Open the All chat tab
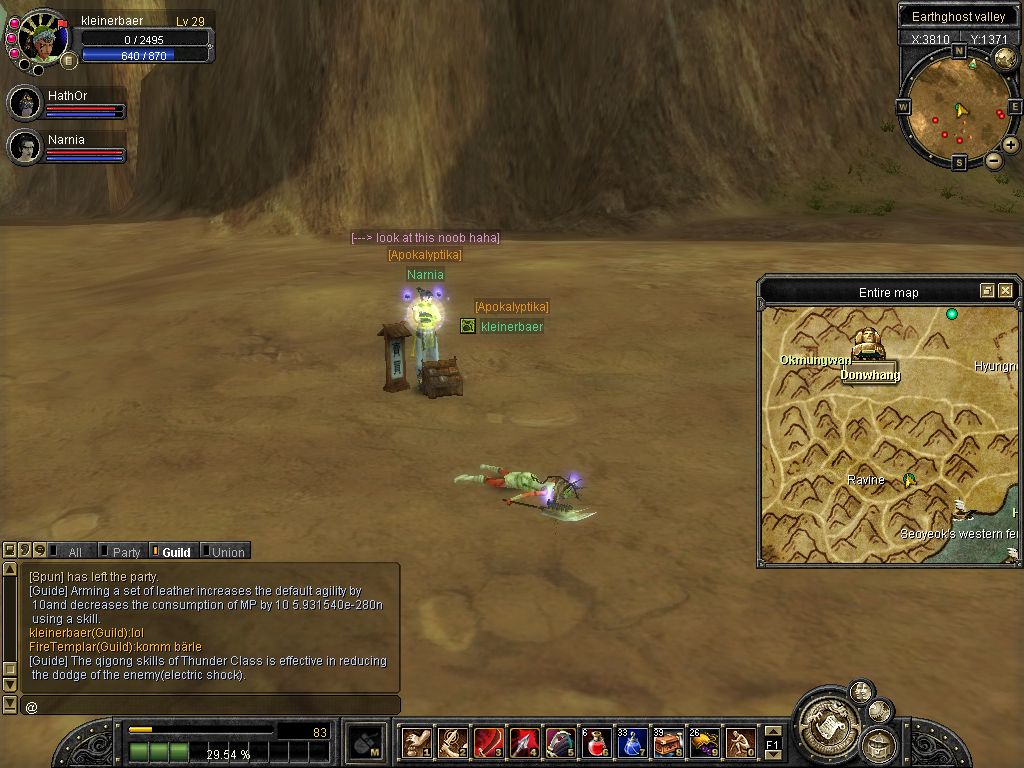 73,551
